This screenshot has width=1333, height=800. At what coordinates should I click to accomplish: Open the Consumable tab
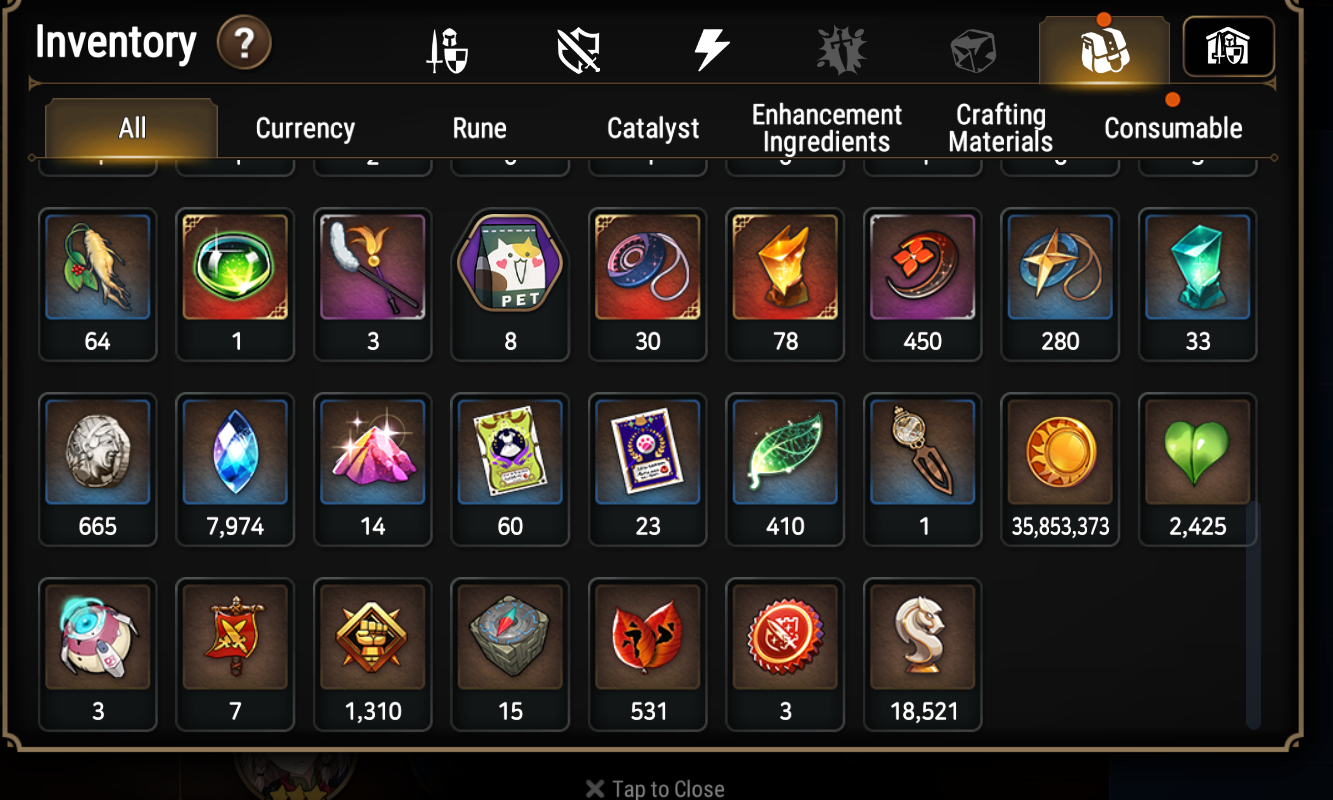coord(1173,128)
